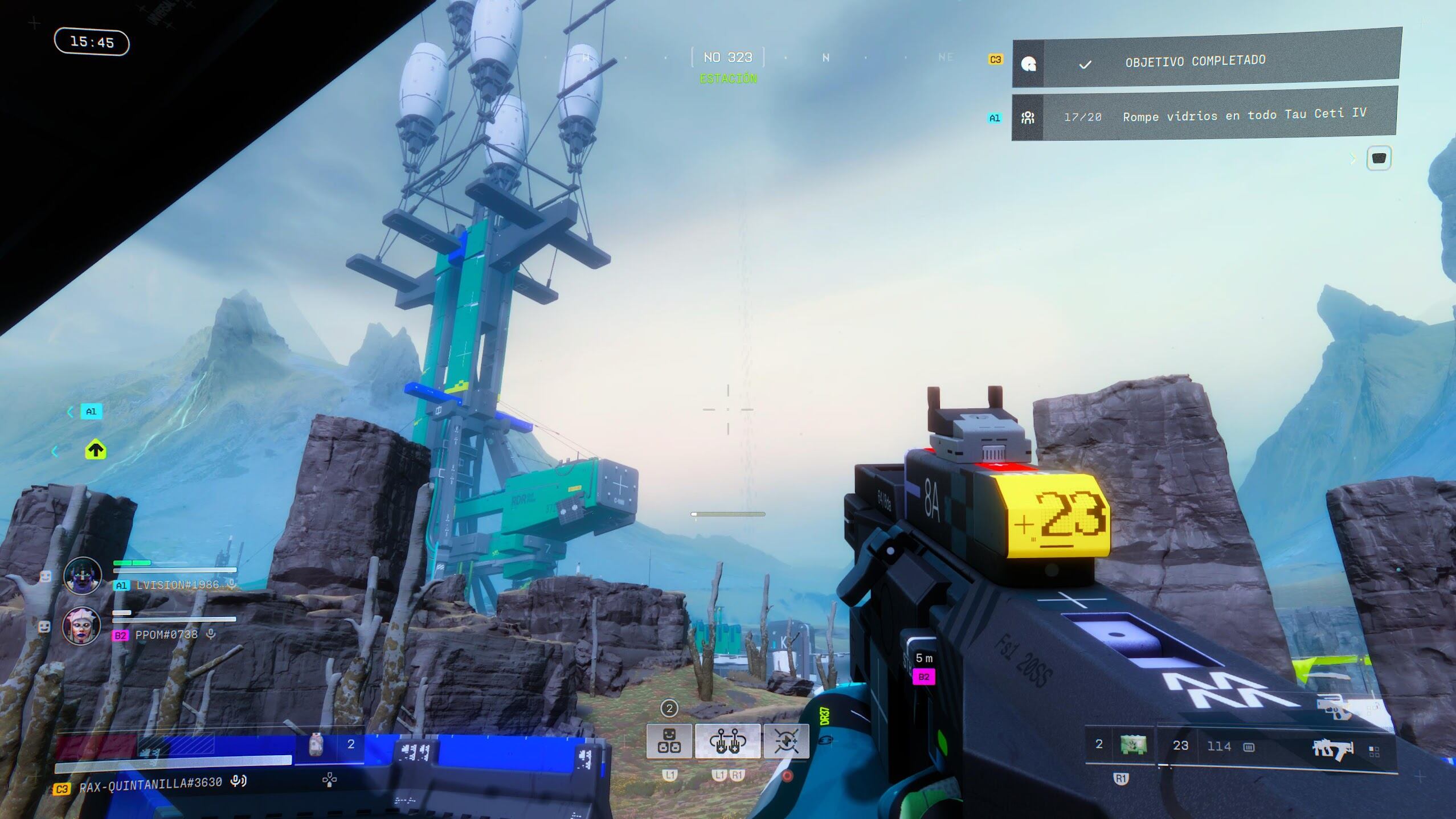Click the magenta B2 teammate marker

pos(923,677)
